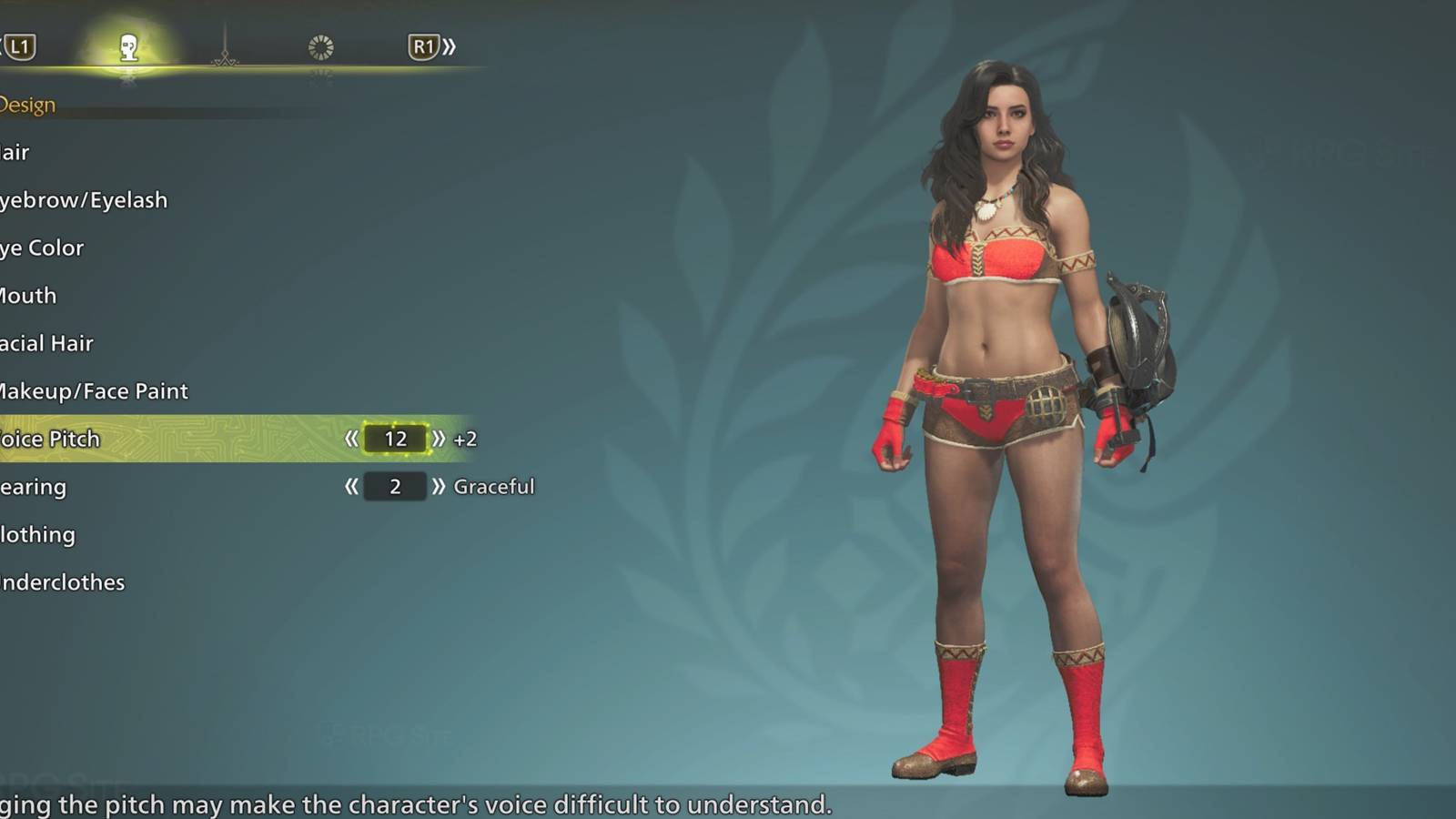Viewport: 1456px width, 819px height.
Task: Cycle Bearing back with left arrows
Action: (350, 486)
